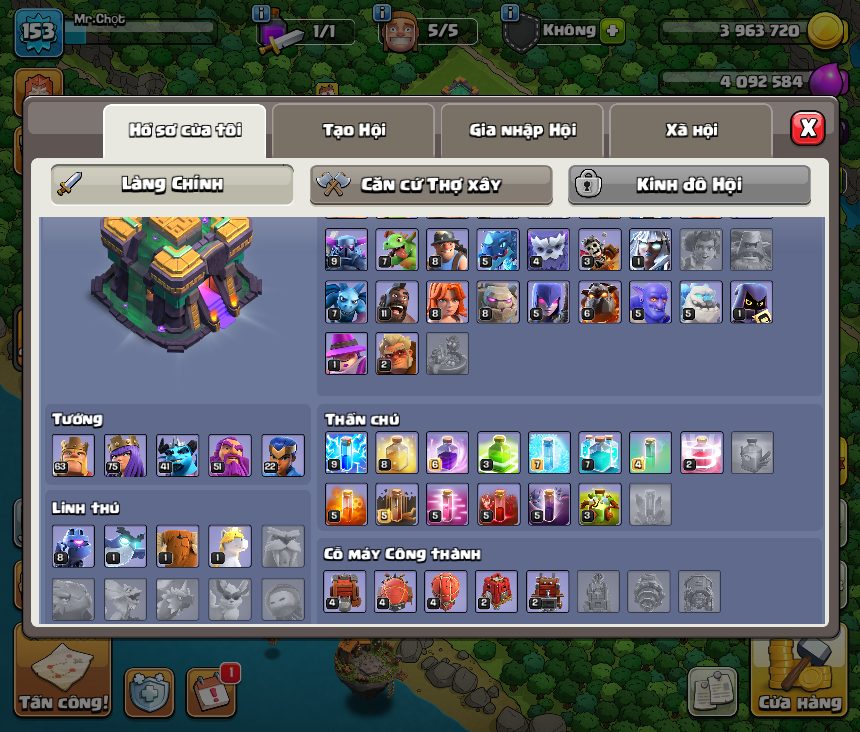This screenshot has width=860, height=732.
Task: Open the shield status icon
Action: [520, 33]
